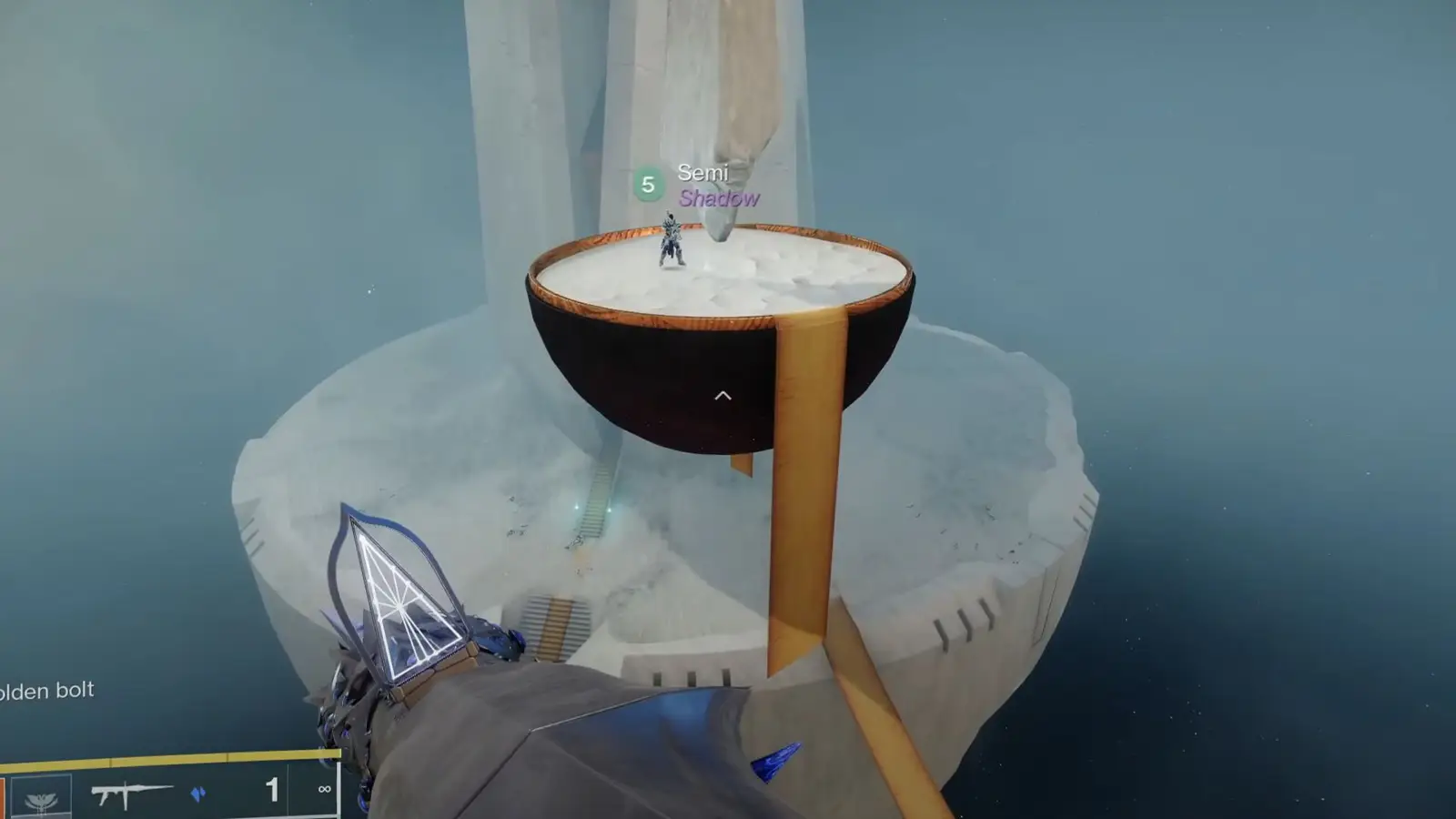Select the equipped rifle weapon icon
Viewport: 1456px width, 819px height.
(131, 794)
